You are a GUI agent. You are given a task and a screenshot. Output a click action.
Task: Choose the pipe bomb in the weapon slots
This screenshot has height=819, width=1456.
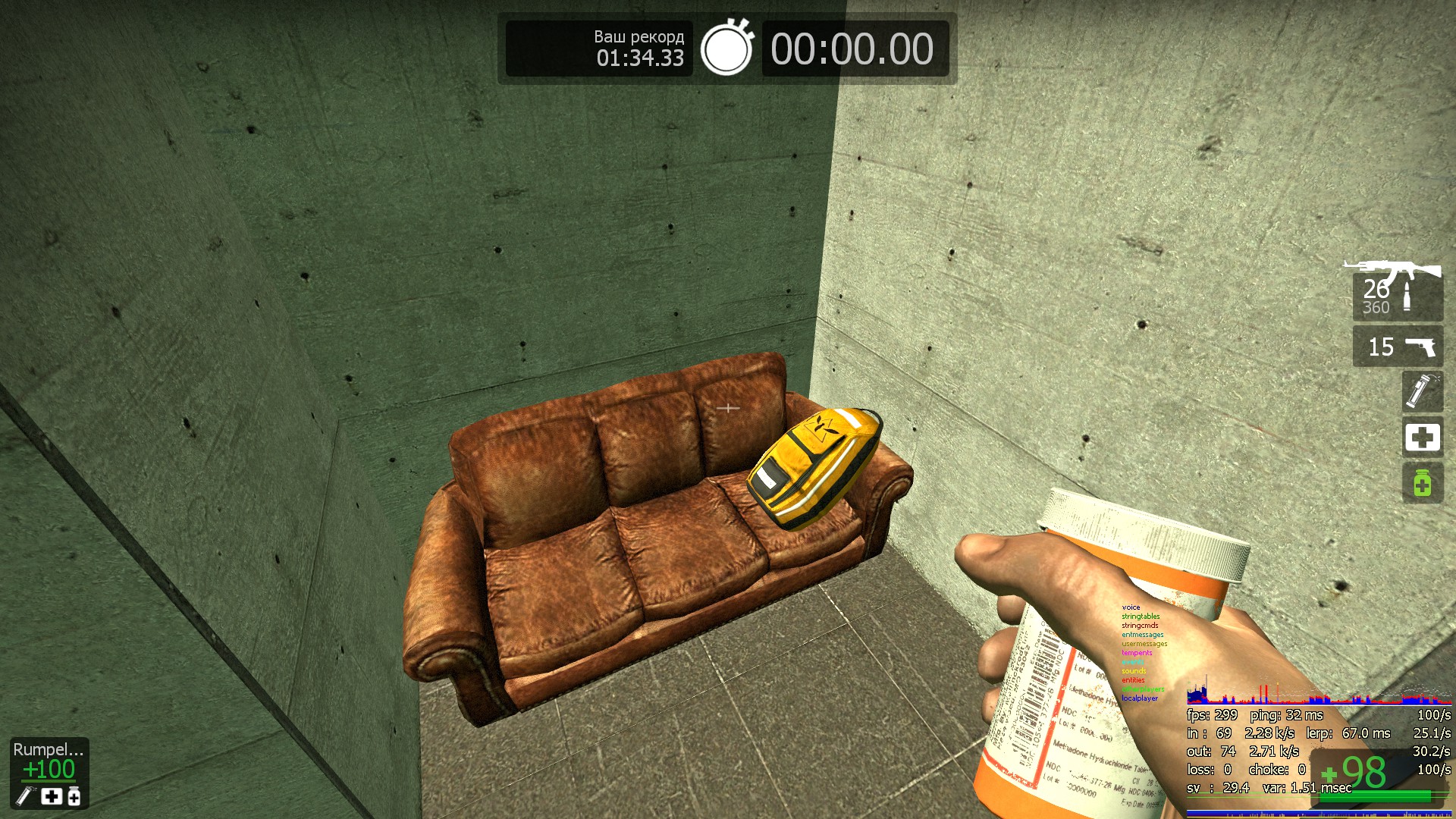[x=1422, y=391]
